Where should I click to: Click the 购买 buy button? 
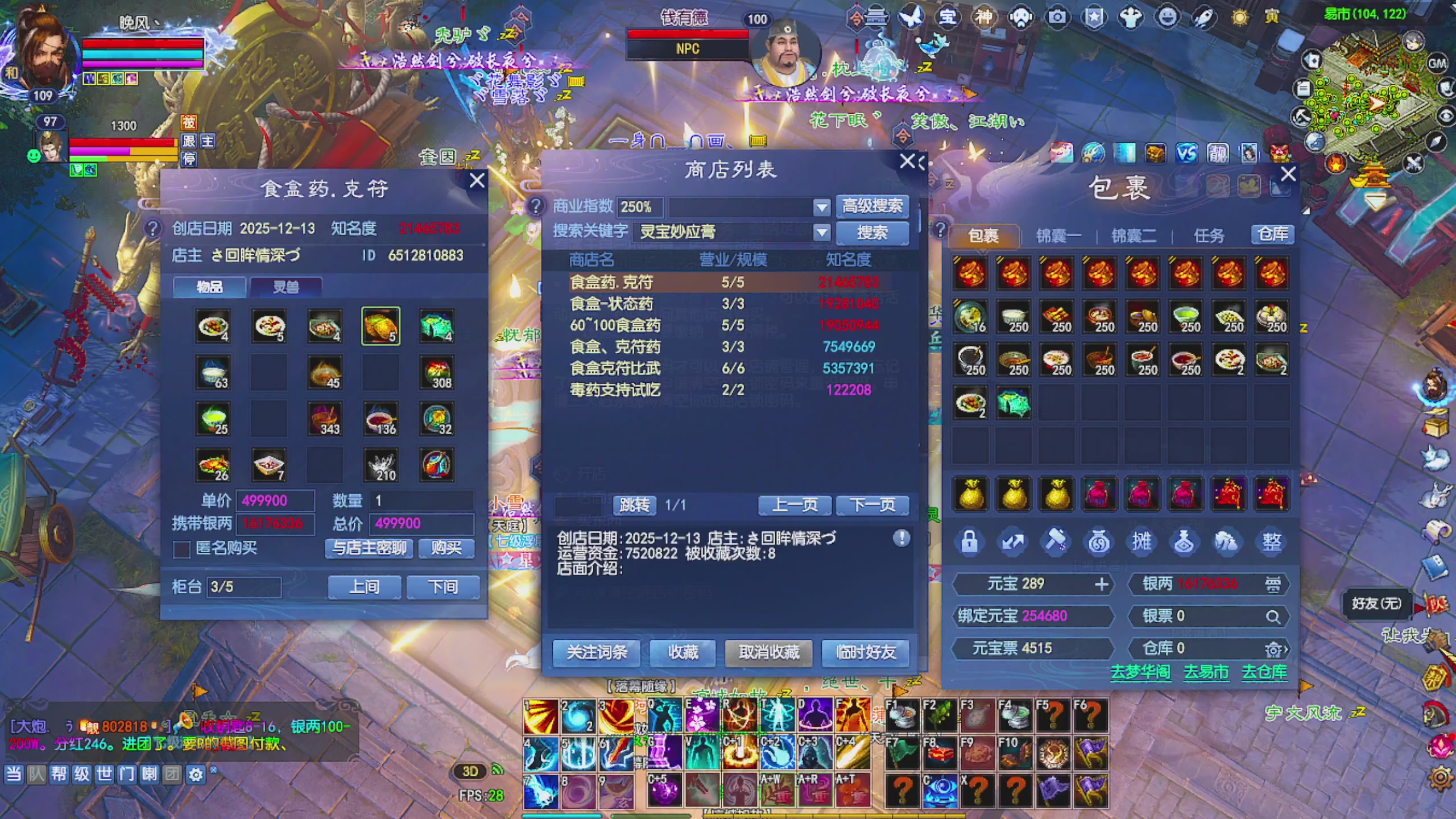point(446,548)
